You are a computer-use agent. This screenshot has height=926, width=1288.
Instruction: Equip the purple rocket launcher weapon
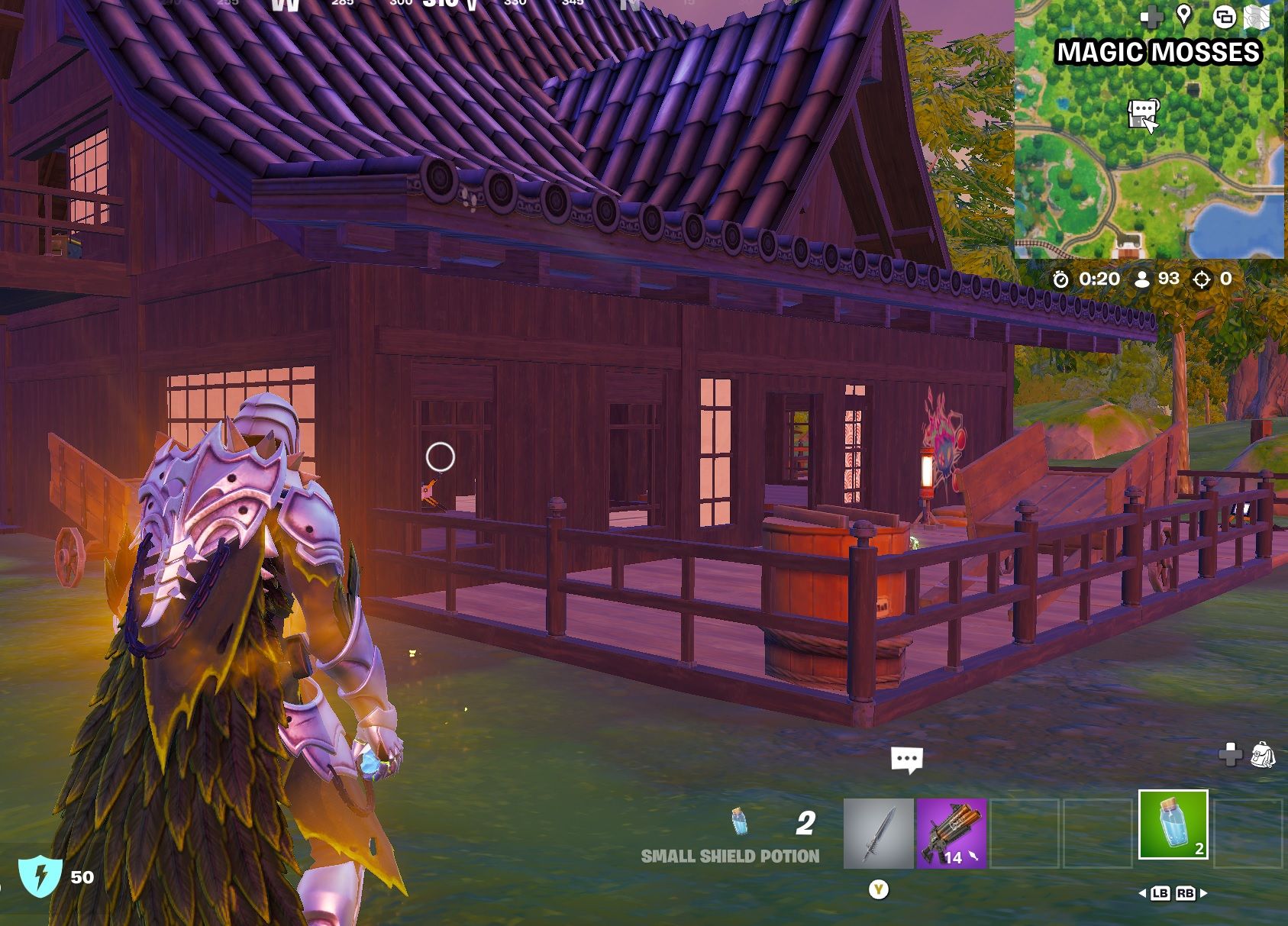[x=951, y=834]
